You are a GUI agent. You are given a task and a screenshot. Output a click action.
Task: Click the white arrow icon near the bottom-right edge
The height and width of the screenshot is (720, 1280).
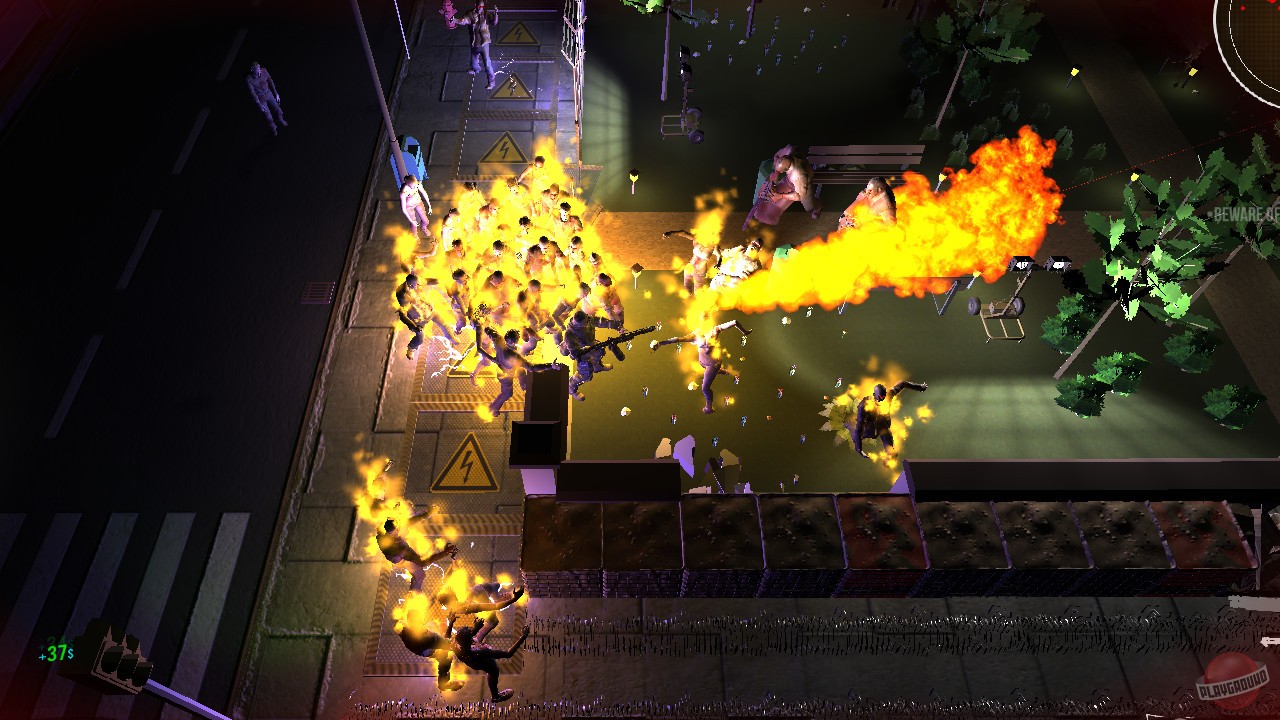pos(1270,640)
